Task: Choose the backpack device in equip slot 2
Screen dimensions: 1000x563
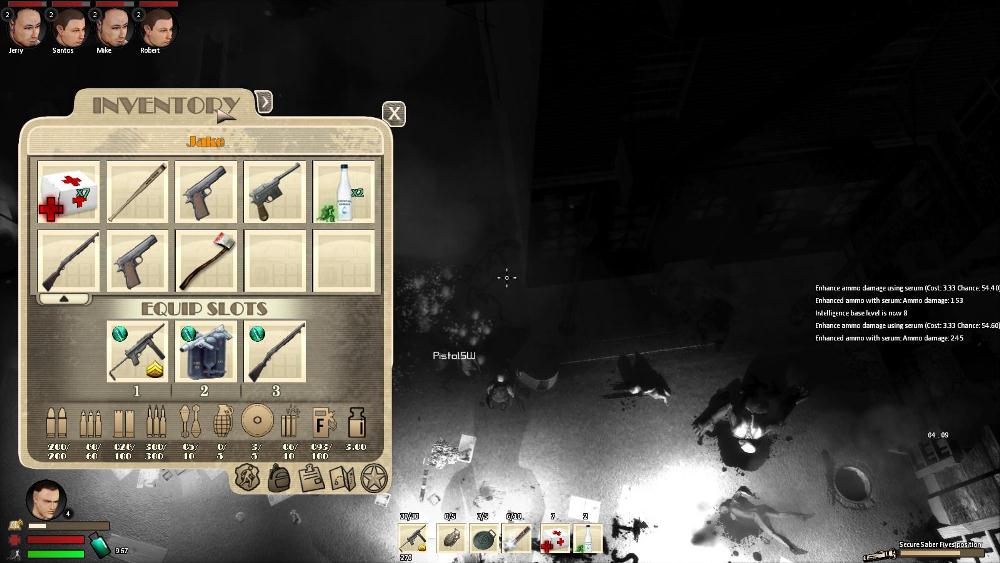Action: coord(206,351)
